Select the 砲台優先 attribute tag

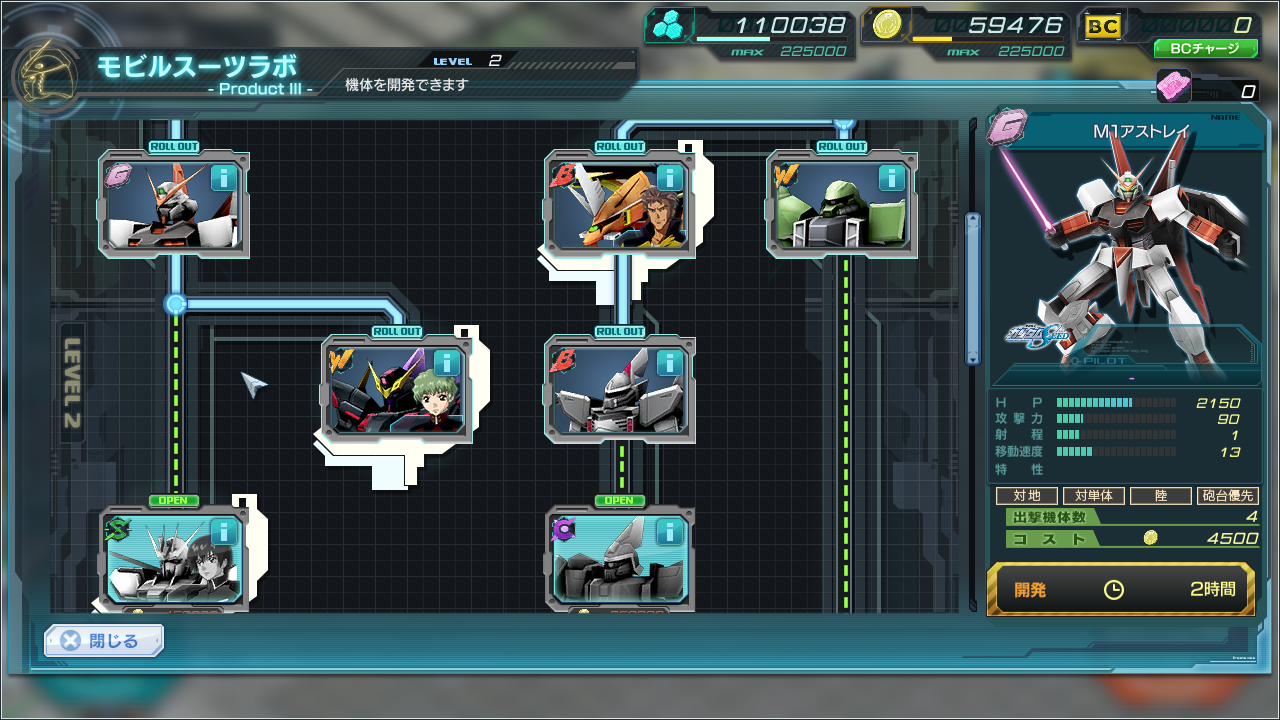[1227, 496]
